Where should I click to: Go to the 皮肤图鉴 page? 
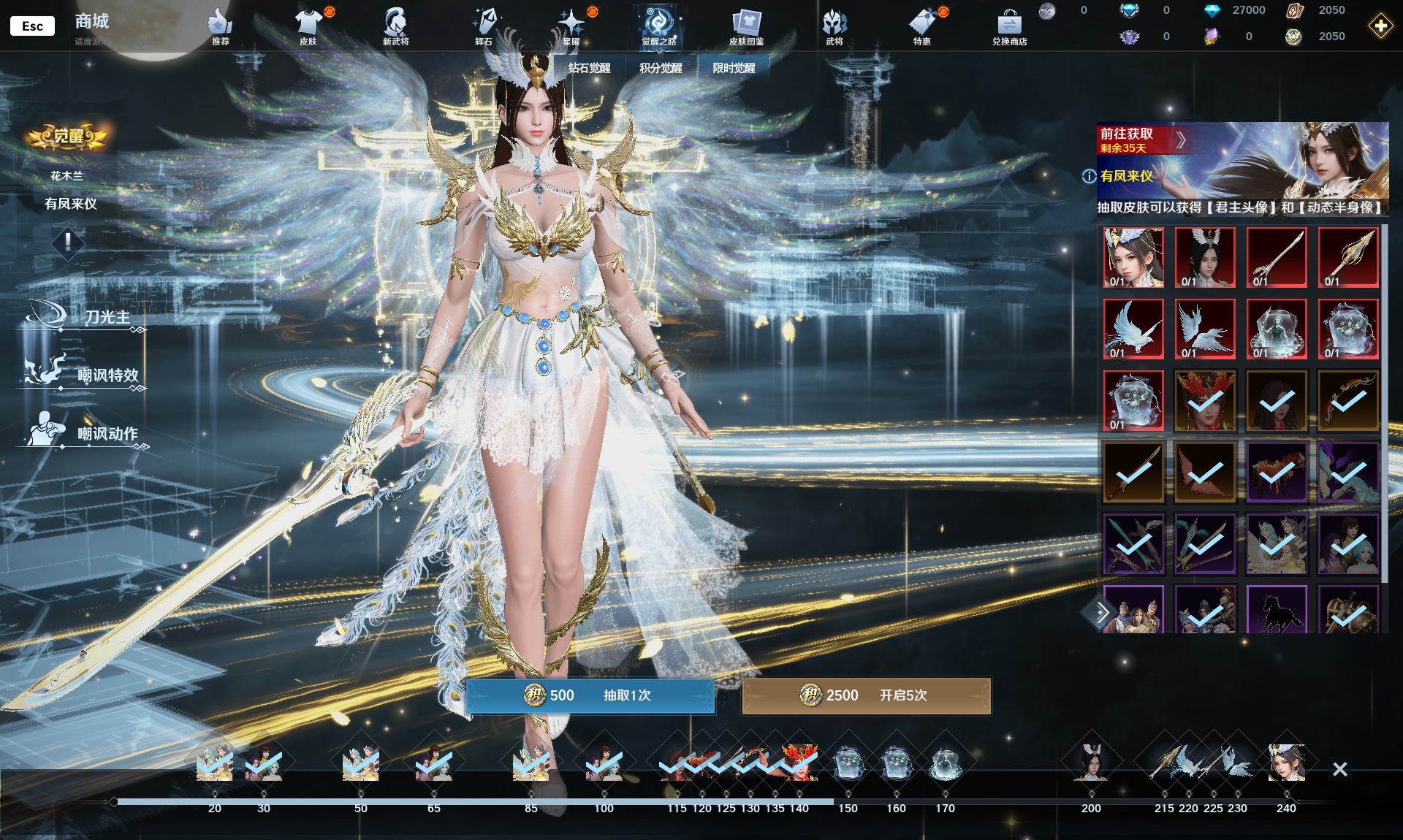pos(746,27)
